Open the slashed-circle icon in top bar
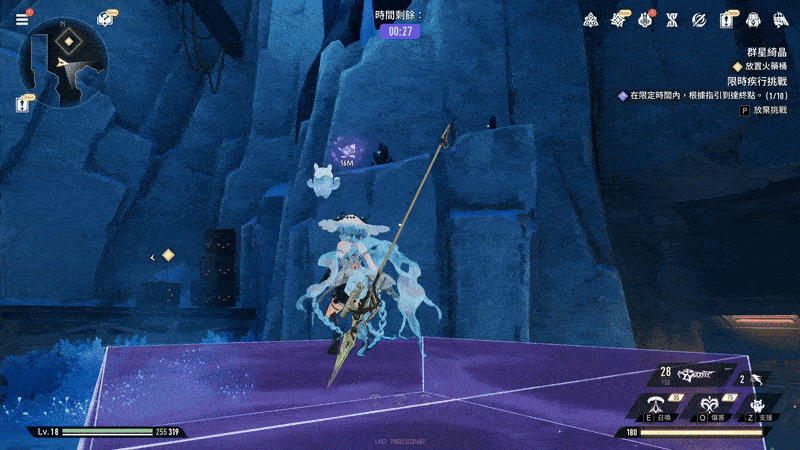This screenshot has height=450, width=800. click(700, 20)
